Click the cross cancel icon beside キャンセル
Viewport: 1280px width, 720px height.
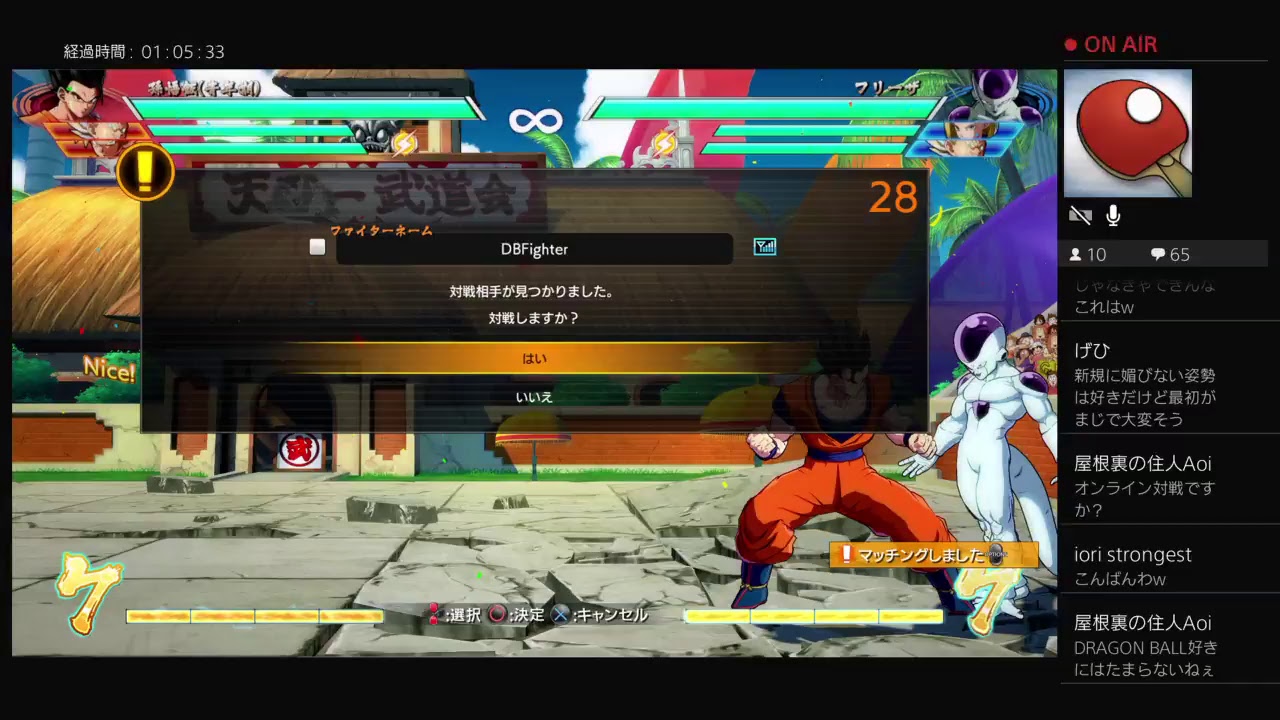coord(560,615)
